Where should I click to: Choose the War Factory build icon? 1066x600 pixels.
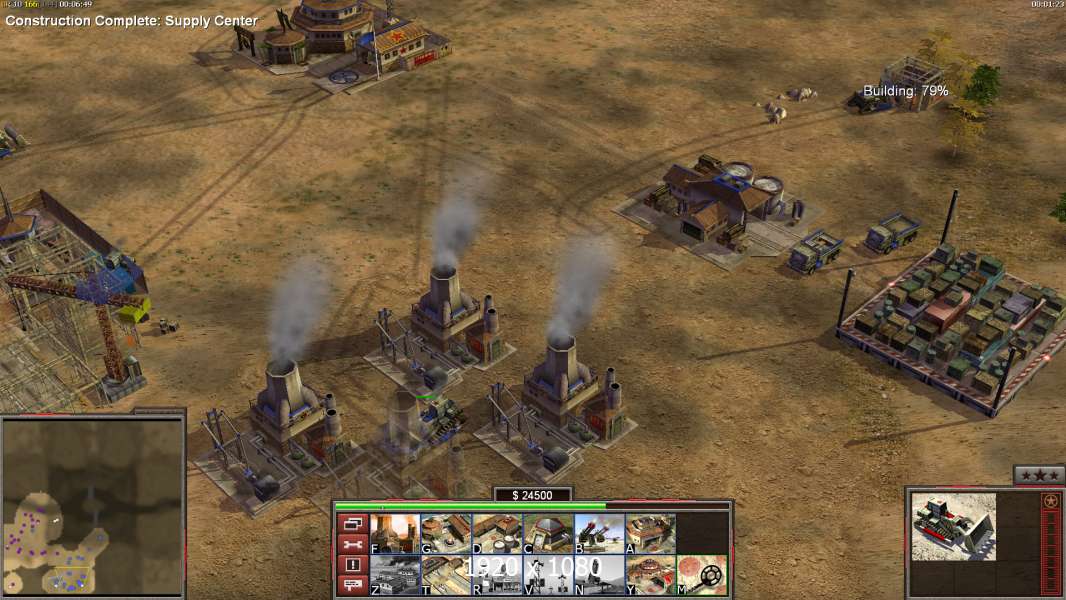[x=650, y=533]
